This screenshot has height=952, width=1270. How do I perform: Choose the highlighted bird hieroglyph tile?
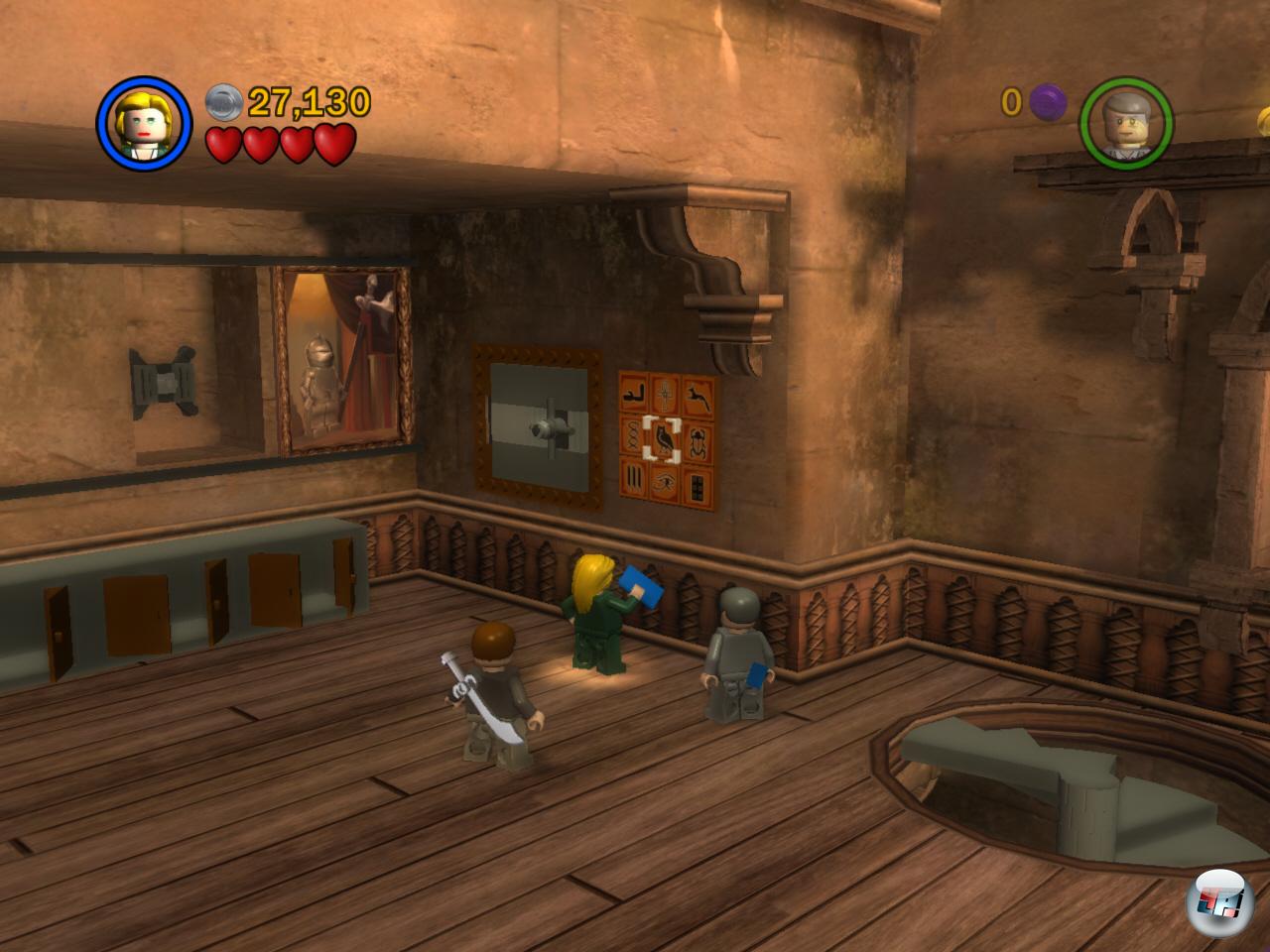click(666, 439)
